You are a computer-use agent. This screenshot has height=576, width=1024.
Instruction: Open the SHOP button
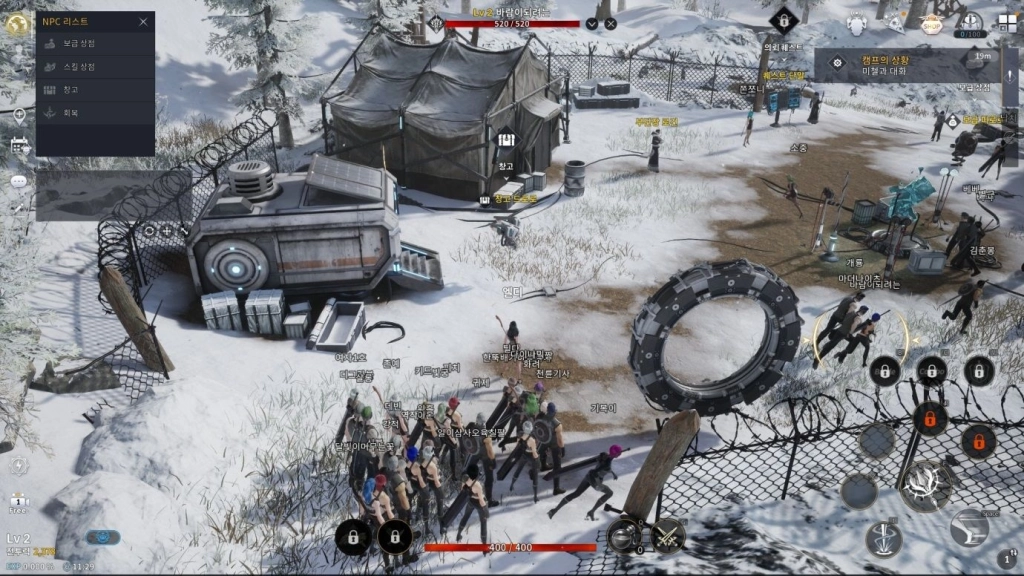(x=932, y=24)
